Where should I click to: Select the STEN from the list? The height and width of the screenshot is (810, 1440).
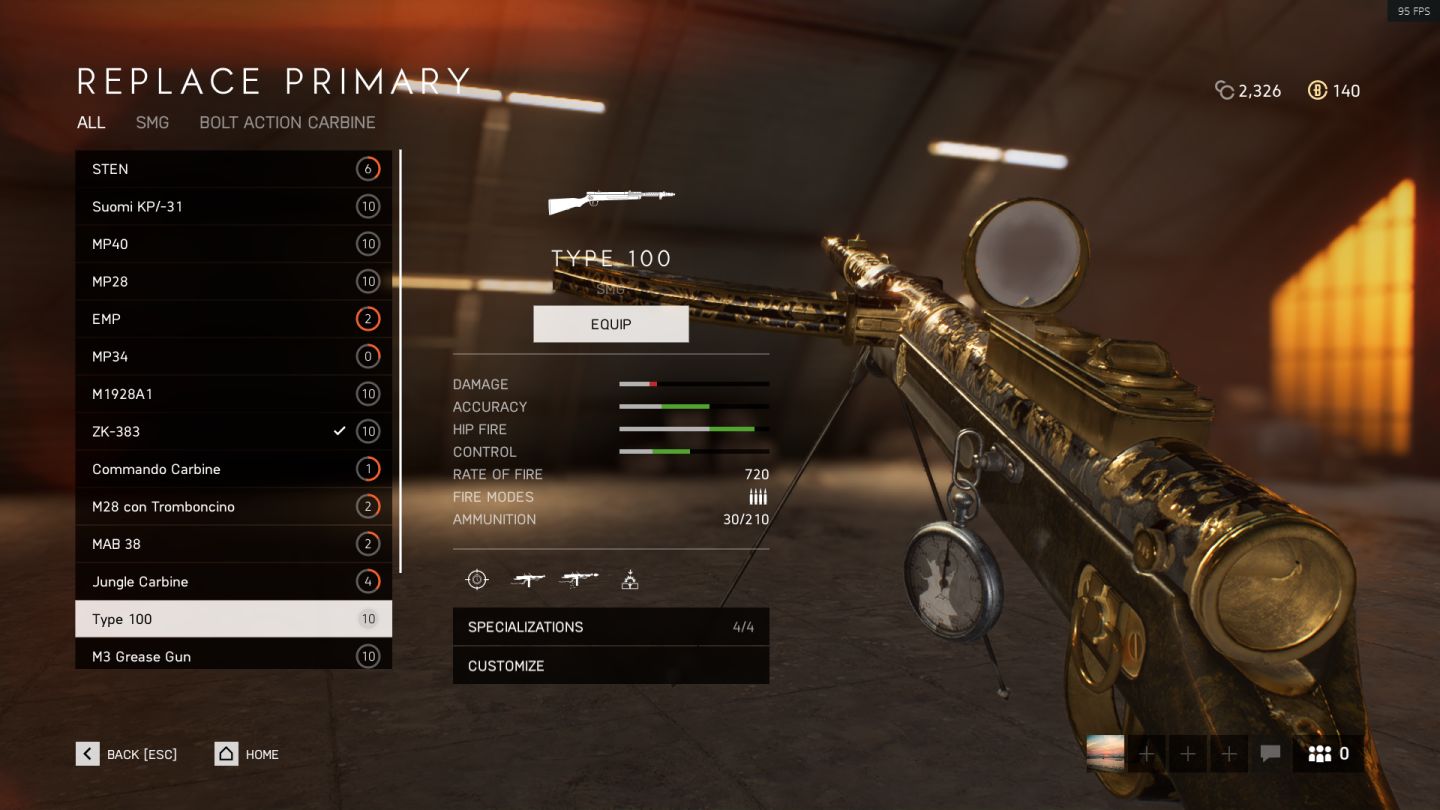(233, 169)
